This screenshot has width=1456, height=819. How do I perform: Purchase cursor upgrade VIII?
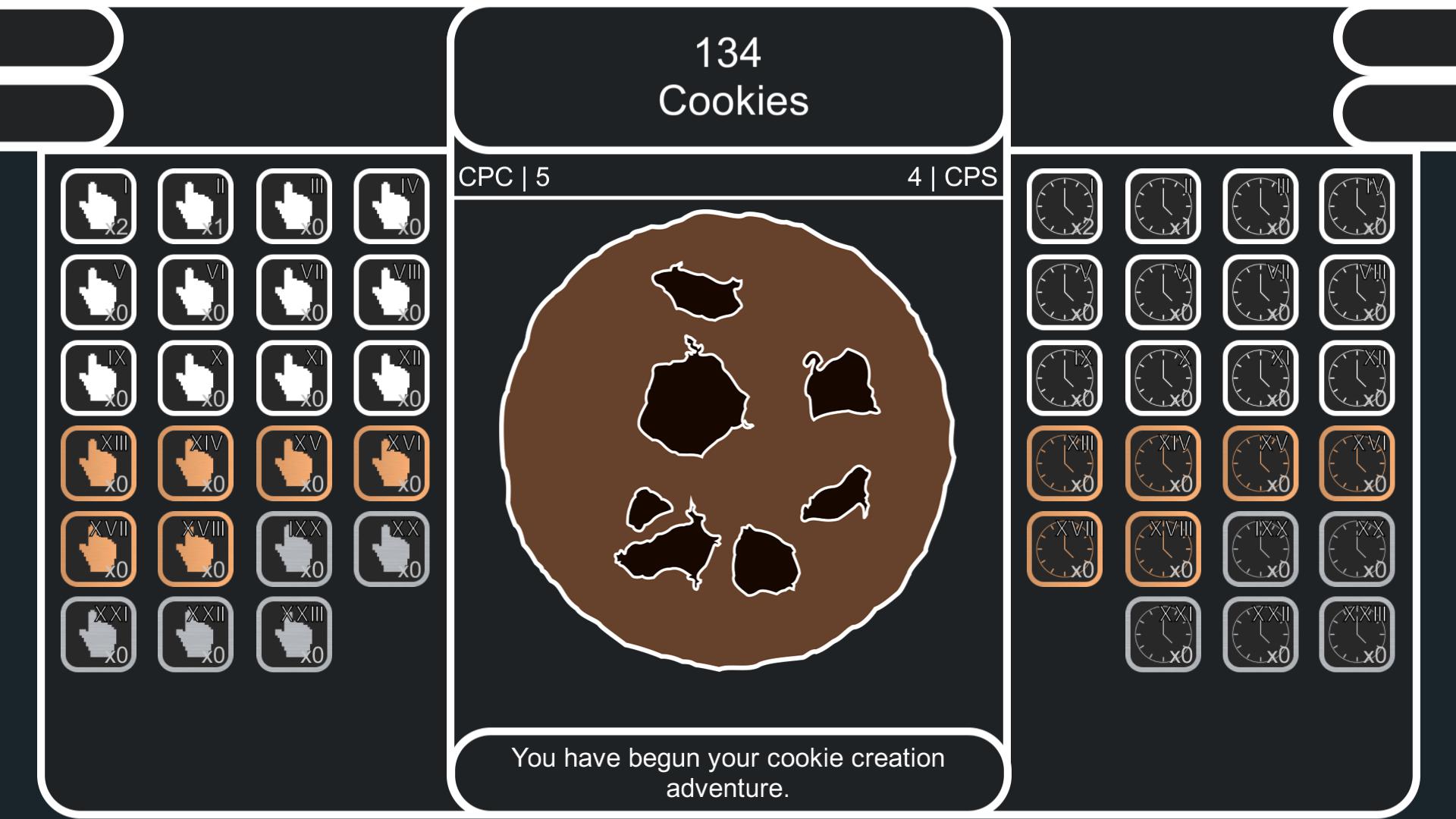[x=393, y=291]
